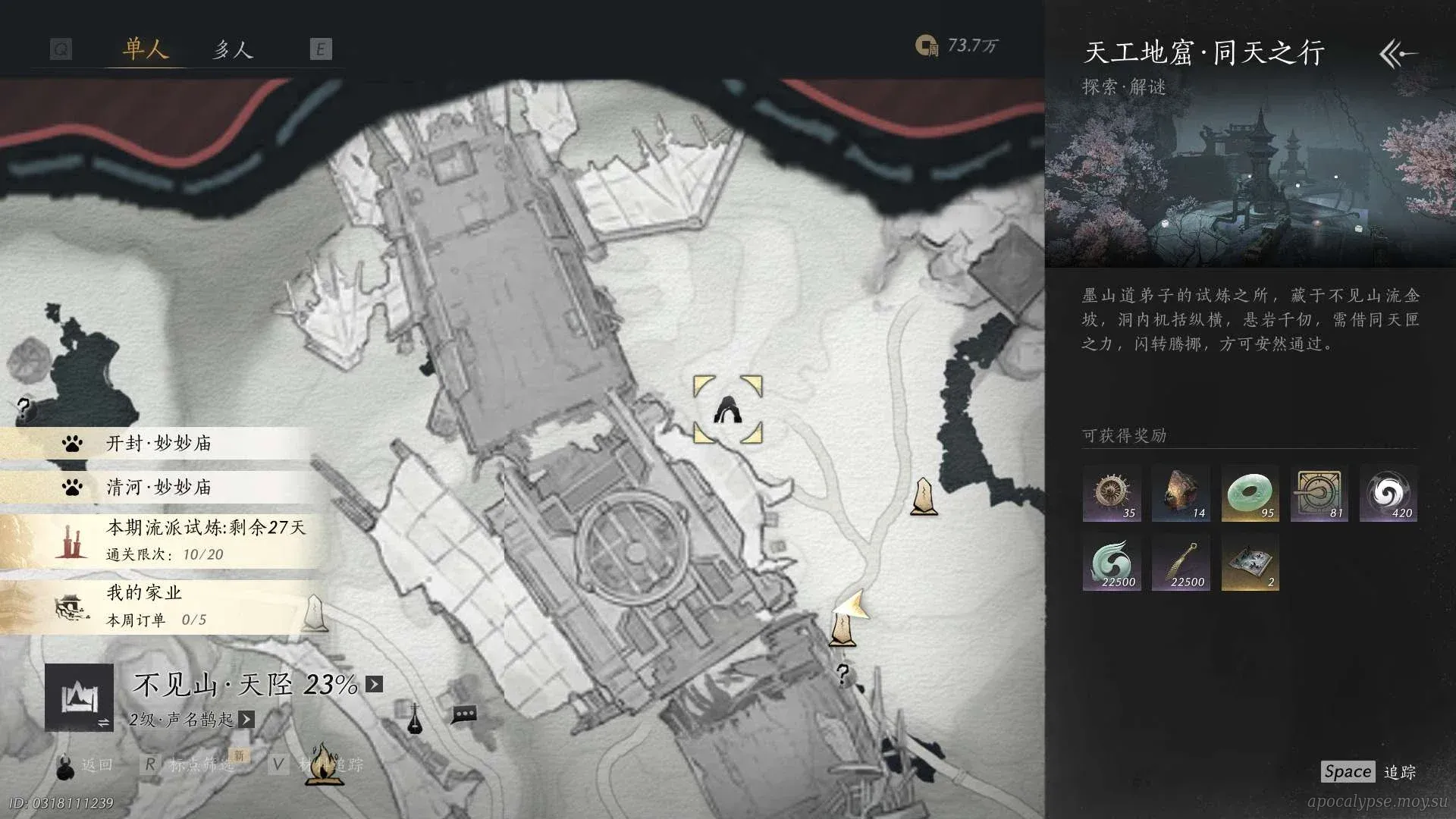The image size is (1456, 819).
Task: Select the highlighted cave entrance map marker
Action: click(728, 410)
